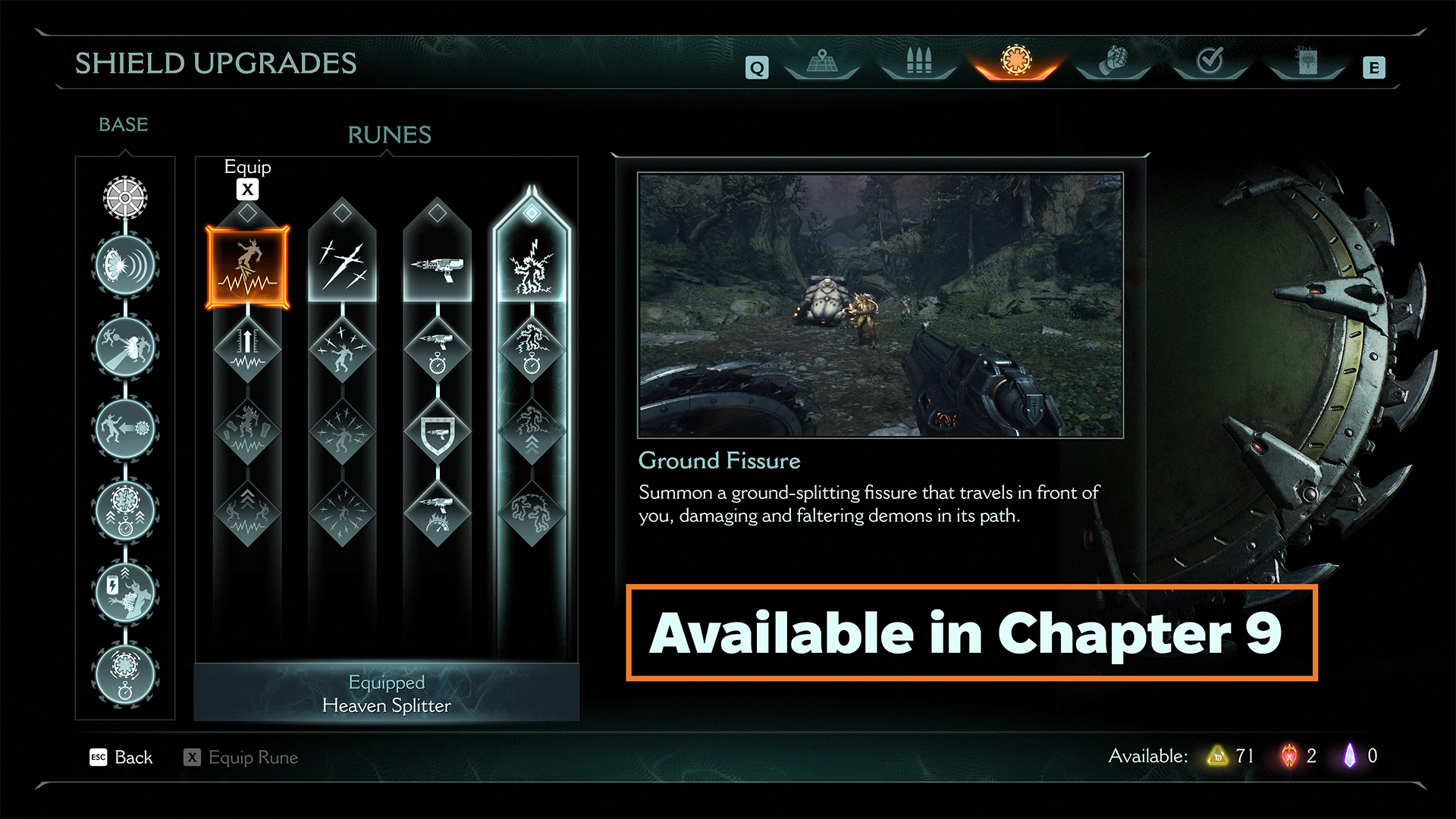Select the Ground Fissure rune icon
This screenshot has height=819, width=1456.
(247, 267)
